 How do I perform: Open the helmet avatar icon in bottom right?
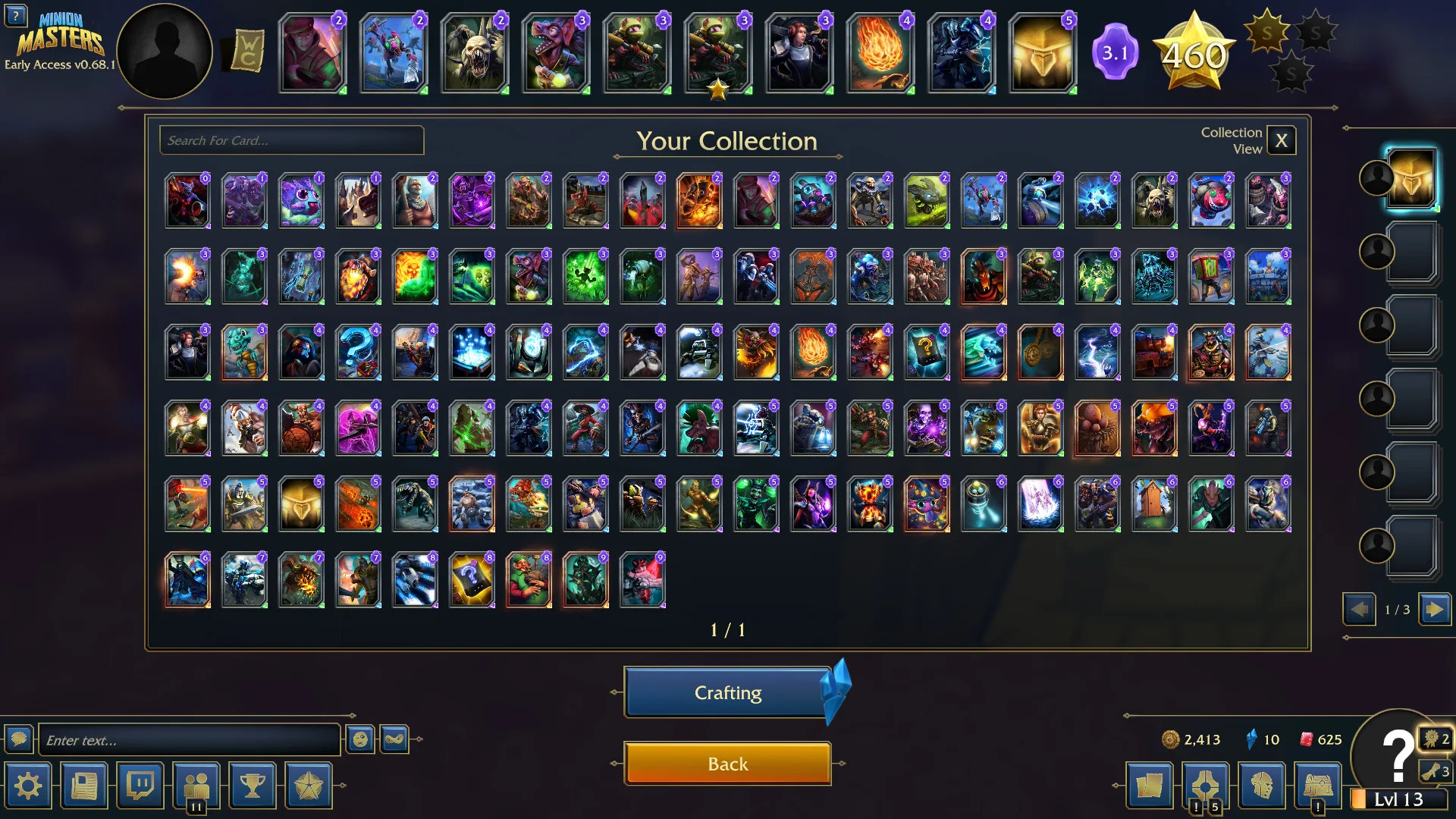coord(1263,786)
